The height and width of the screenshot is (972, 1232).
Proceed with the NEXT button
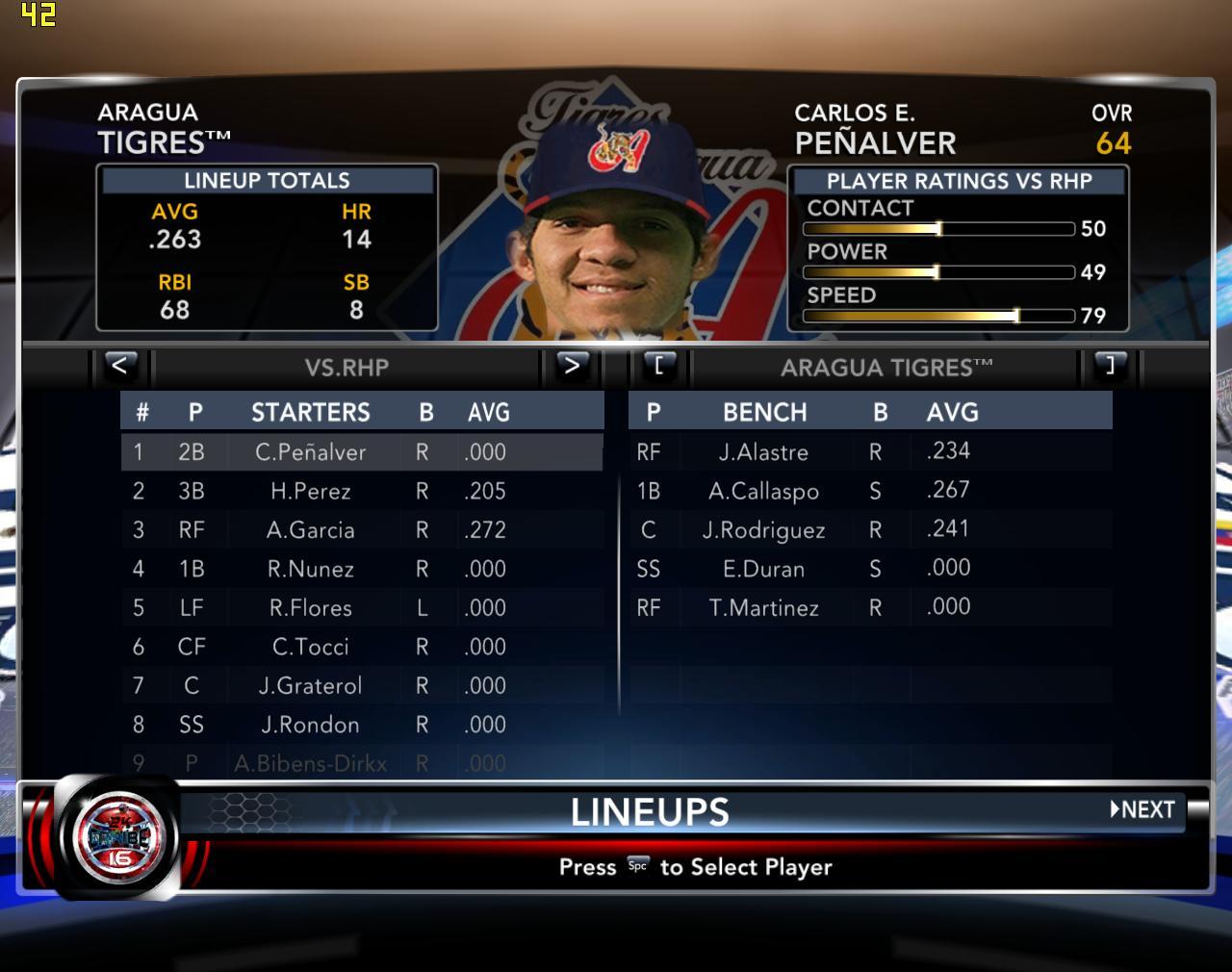point(1143,809)
